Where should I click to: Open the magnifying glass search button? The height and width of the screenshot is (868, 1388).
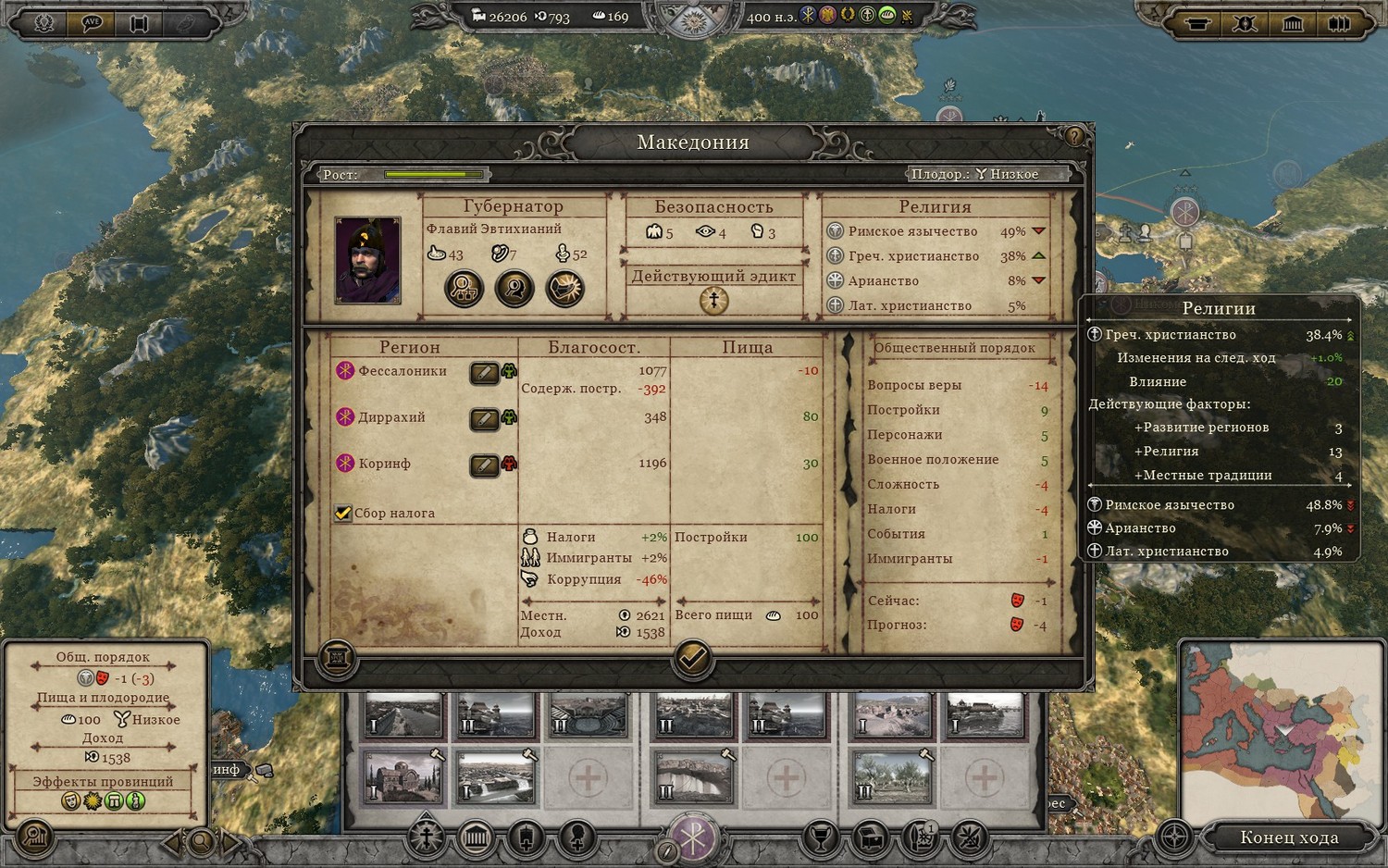[x=201, y=841]
